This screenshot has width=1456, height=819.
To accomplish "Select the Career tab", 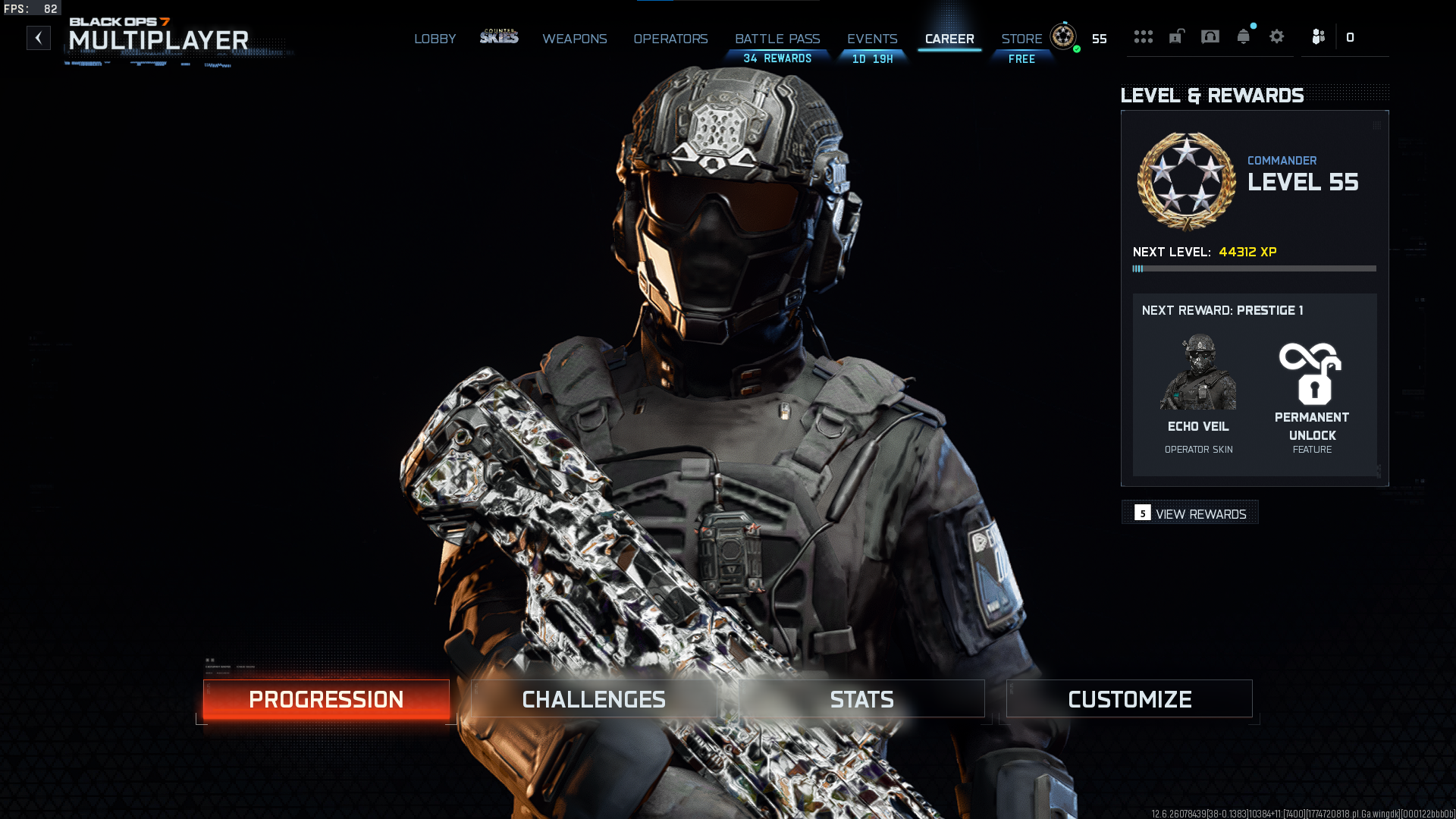I will click(x=949, y=39).
